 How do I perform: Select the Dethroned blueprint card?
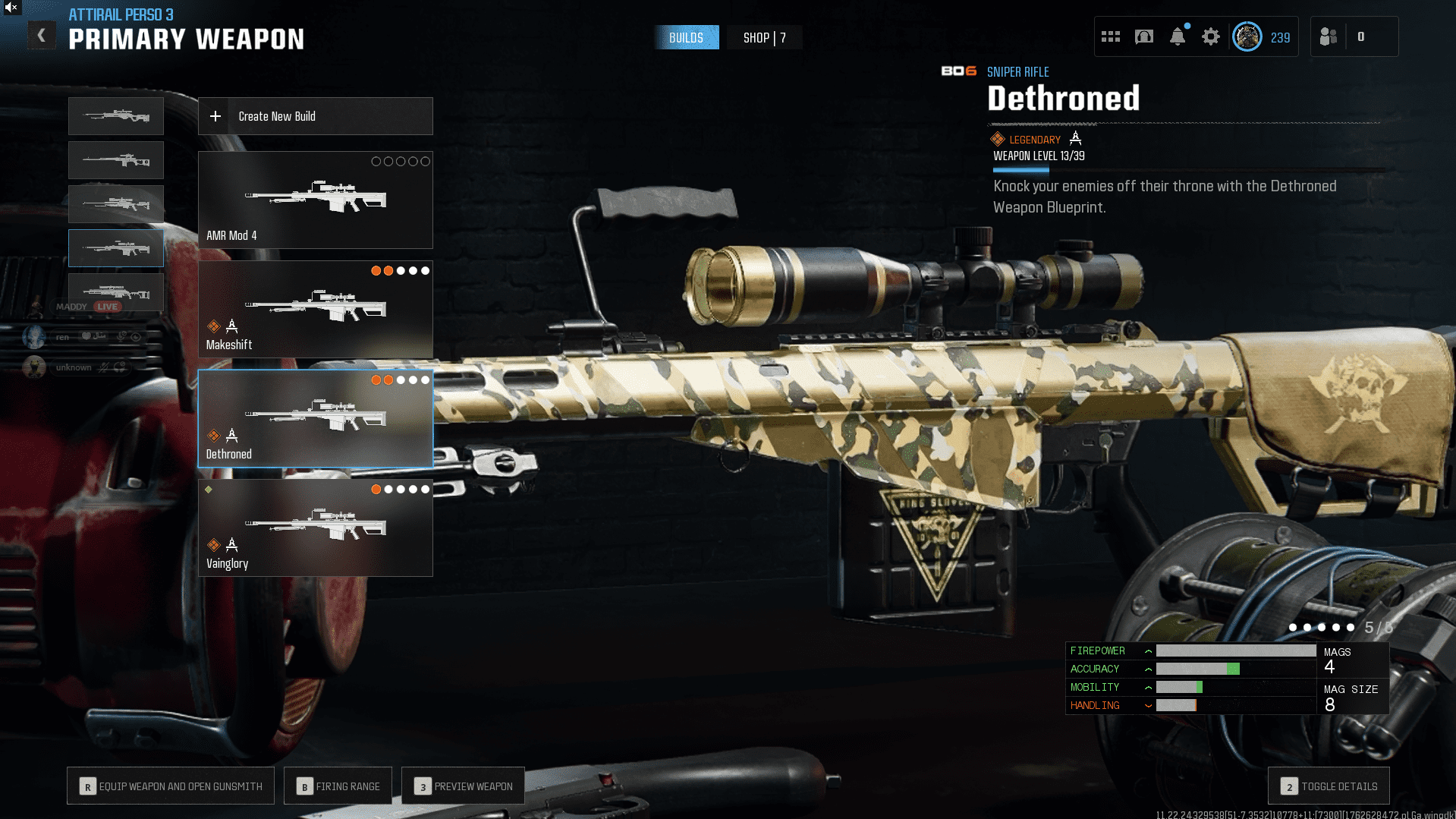point(315,418)
